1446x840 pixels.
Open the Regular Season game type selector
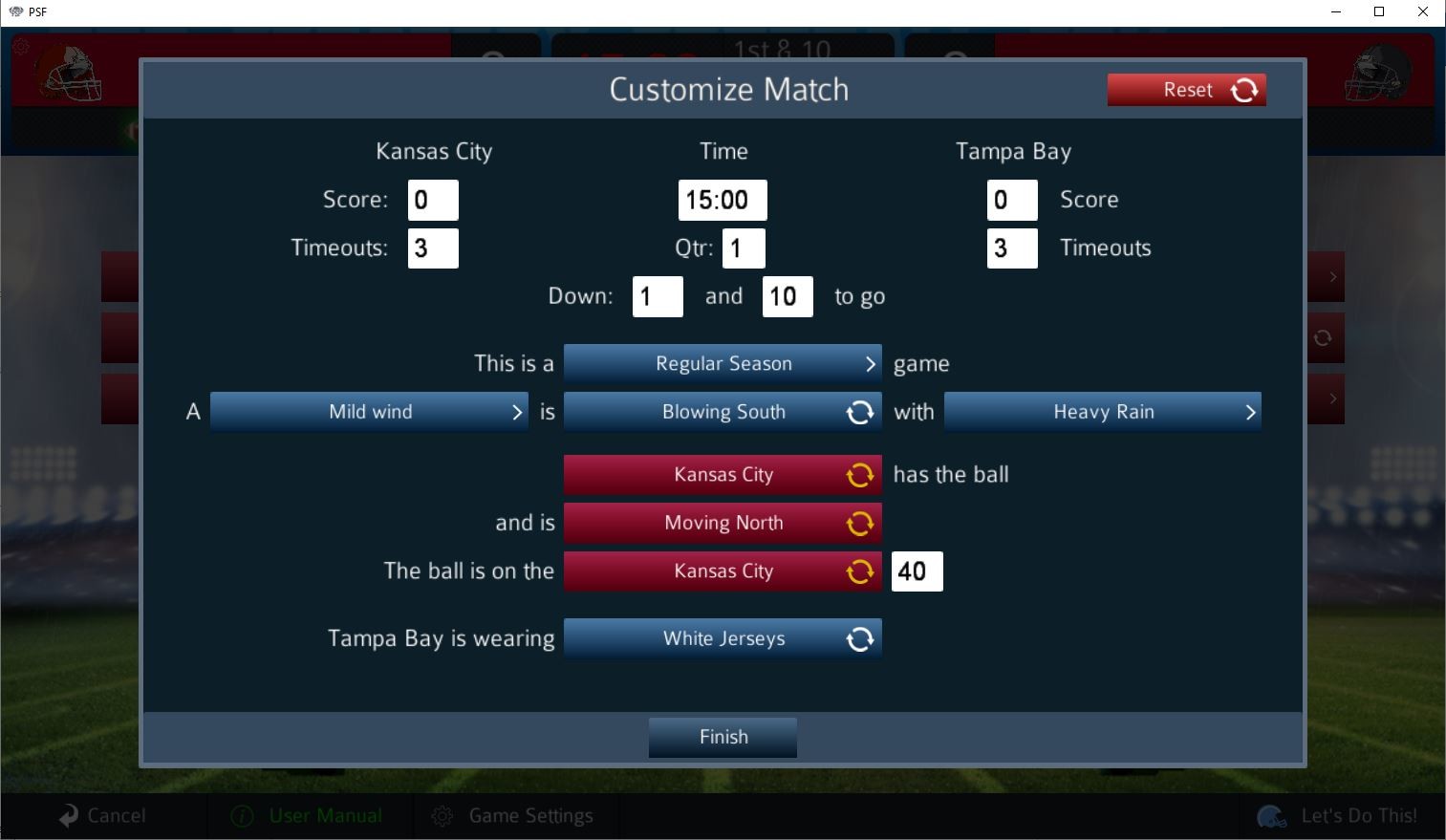coord(723,364)
